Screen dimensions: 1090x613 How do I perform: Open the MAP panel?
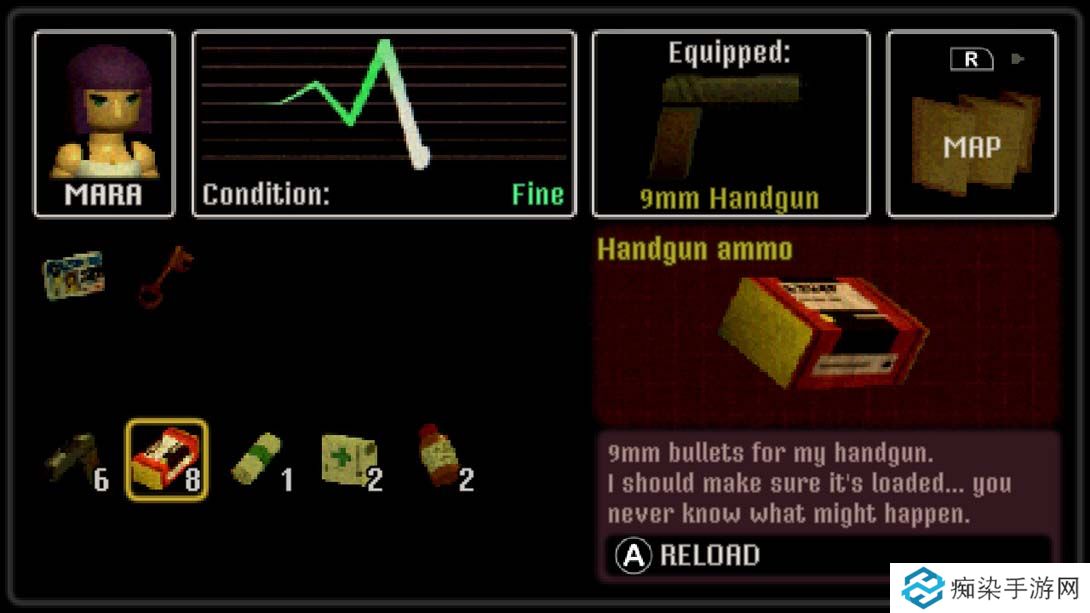tap(971, 124)
